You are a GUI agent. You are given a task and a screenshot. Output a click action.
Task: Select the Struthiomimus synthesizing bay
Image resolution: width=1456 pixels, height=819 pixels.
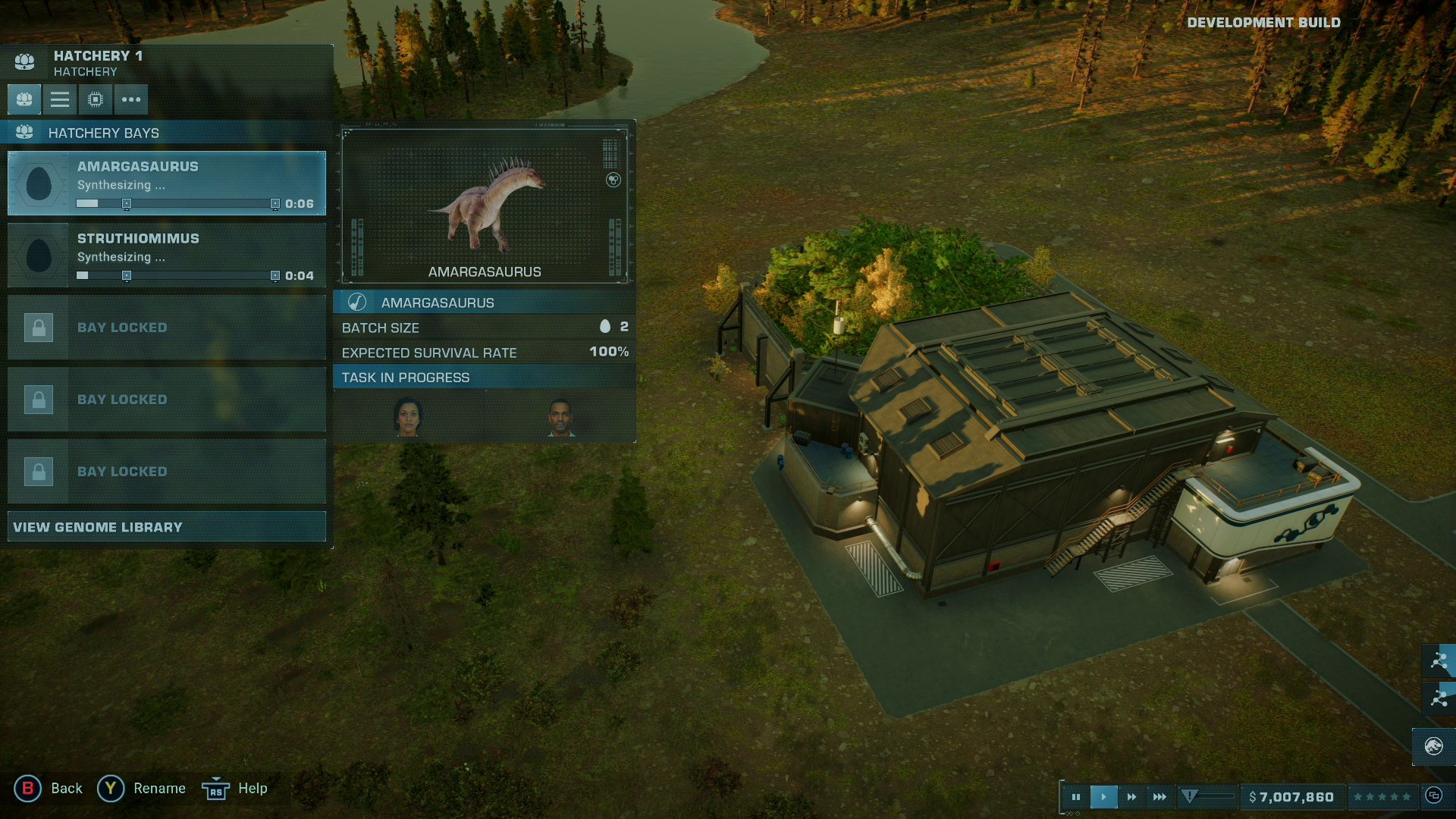165,255
